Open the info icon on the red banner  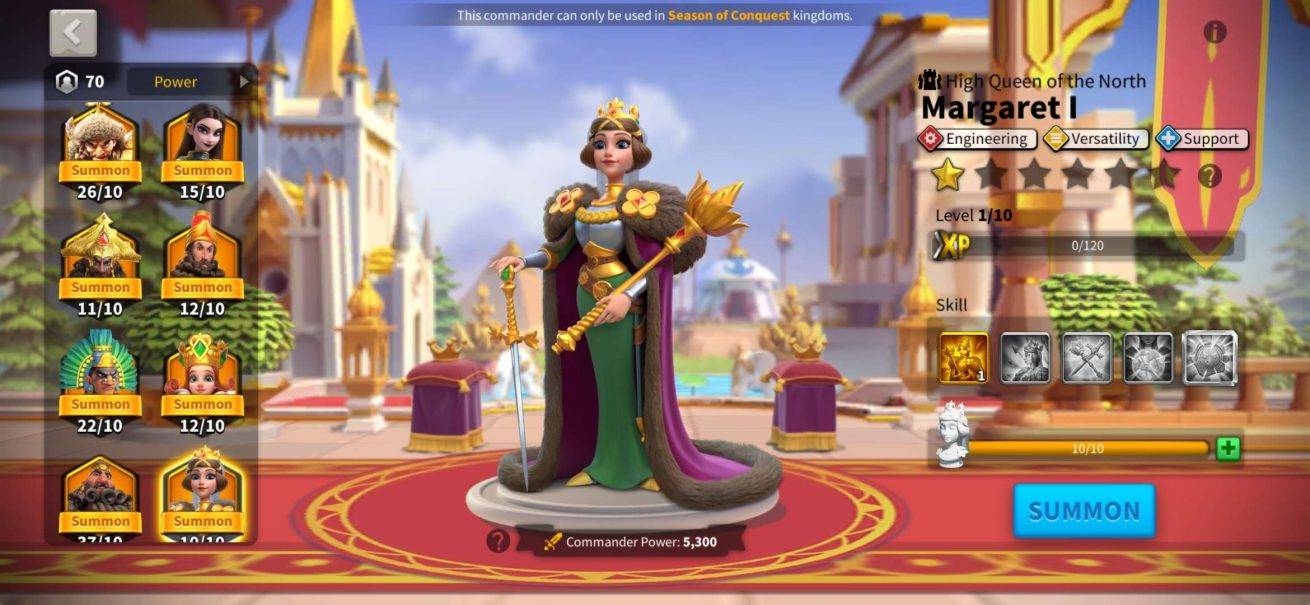point(1215,32)
